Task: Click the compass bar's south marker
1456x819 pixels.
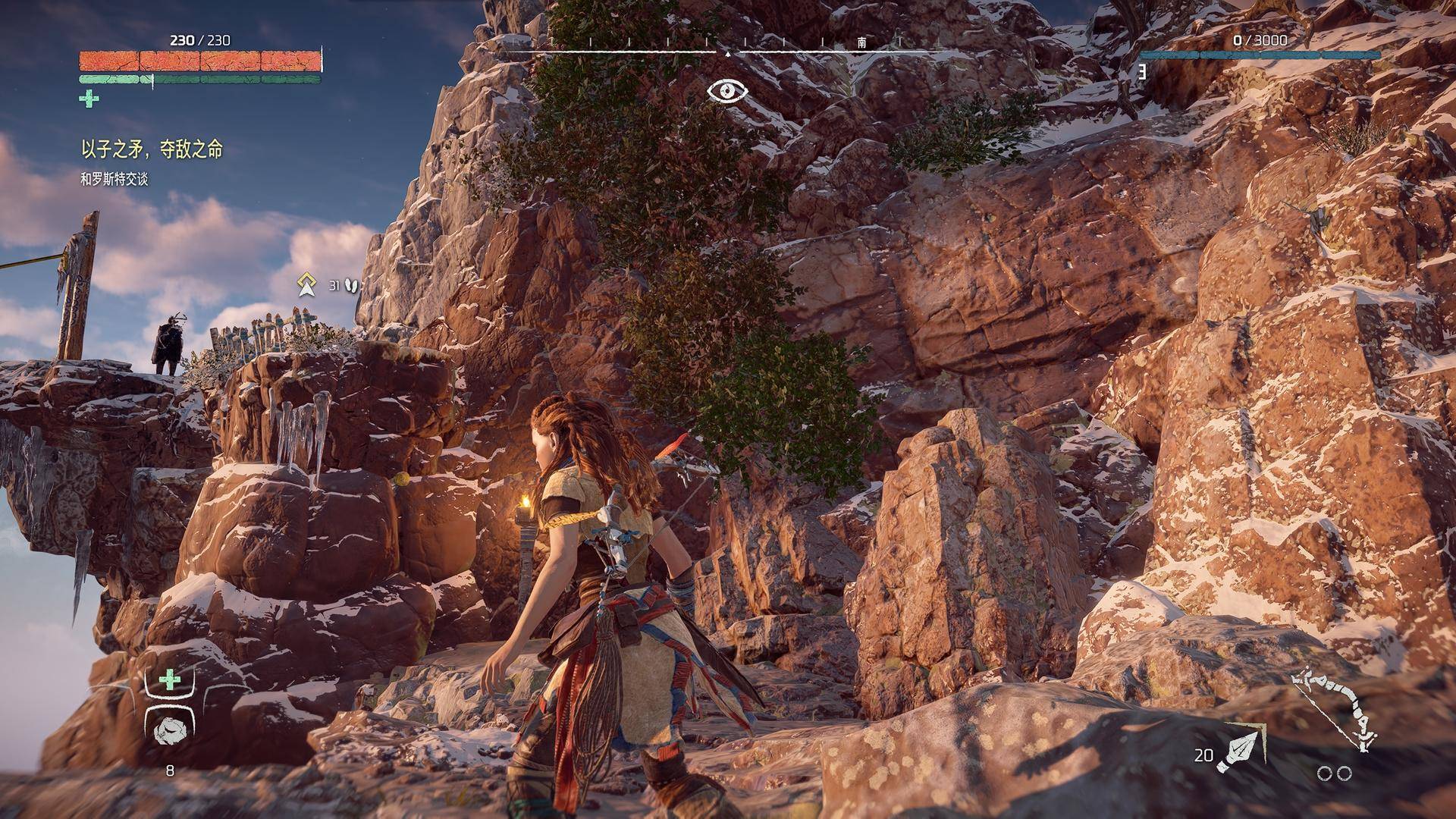Action: [861, 42]
